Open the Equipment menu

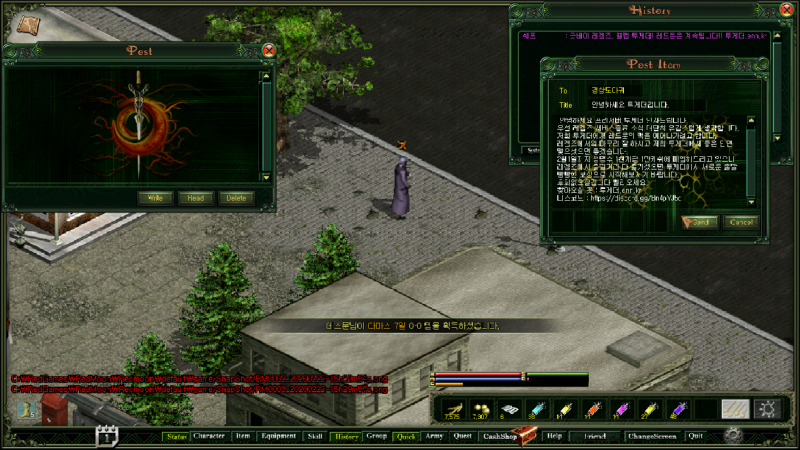pyautogui.click(x=277, y=436)
